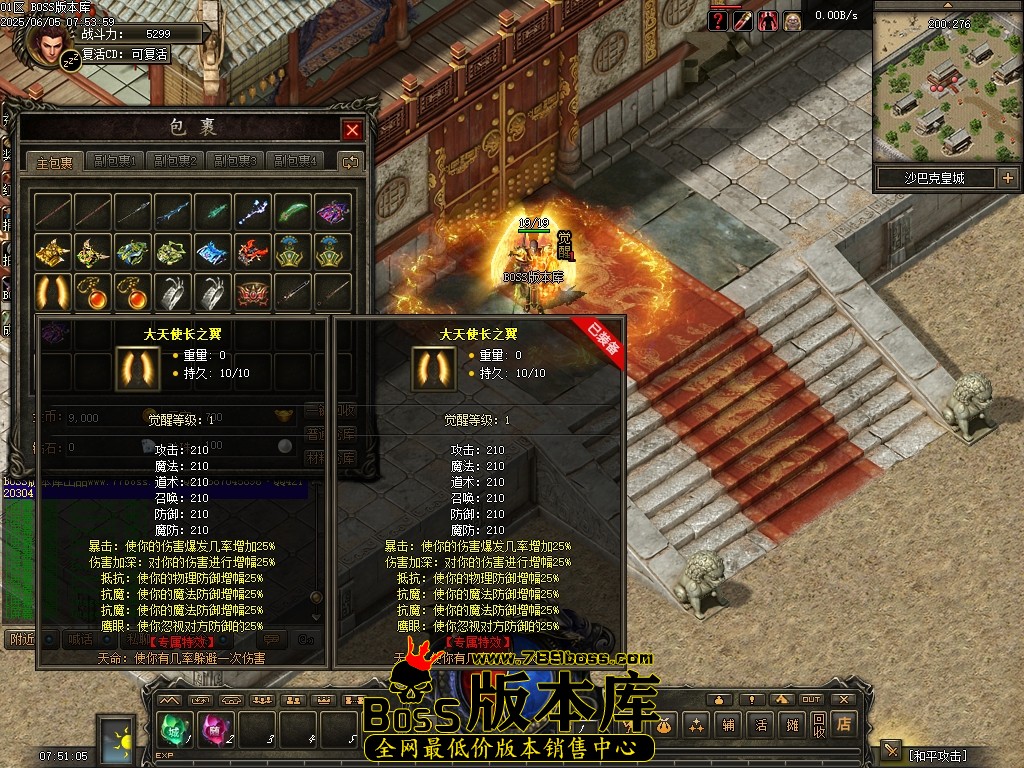1024x768 pixels.
Task: Click the minimap of 沙巴克皇城
Action: coord(946,95)
